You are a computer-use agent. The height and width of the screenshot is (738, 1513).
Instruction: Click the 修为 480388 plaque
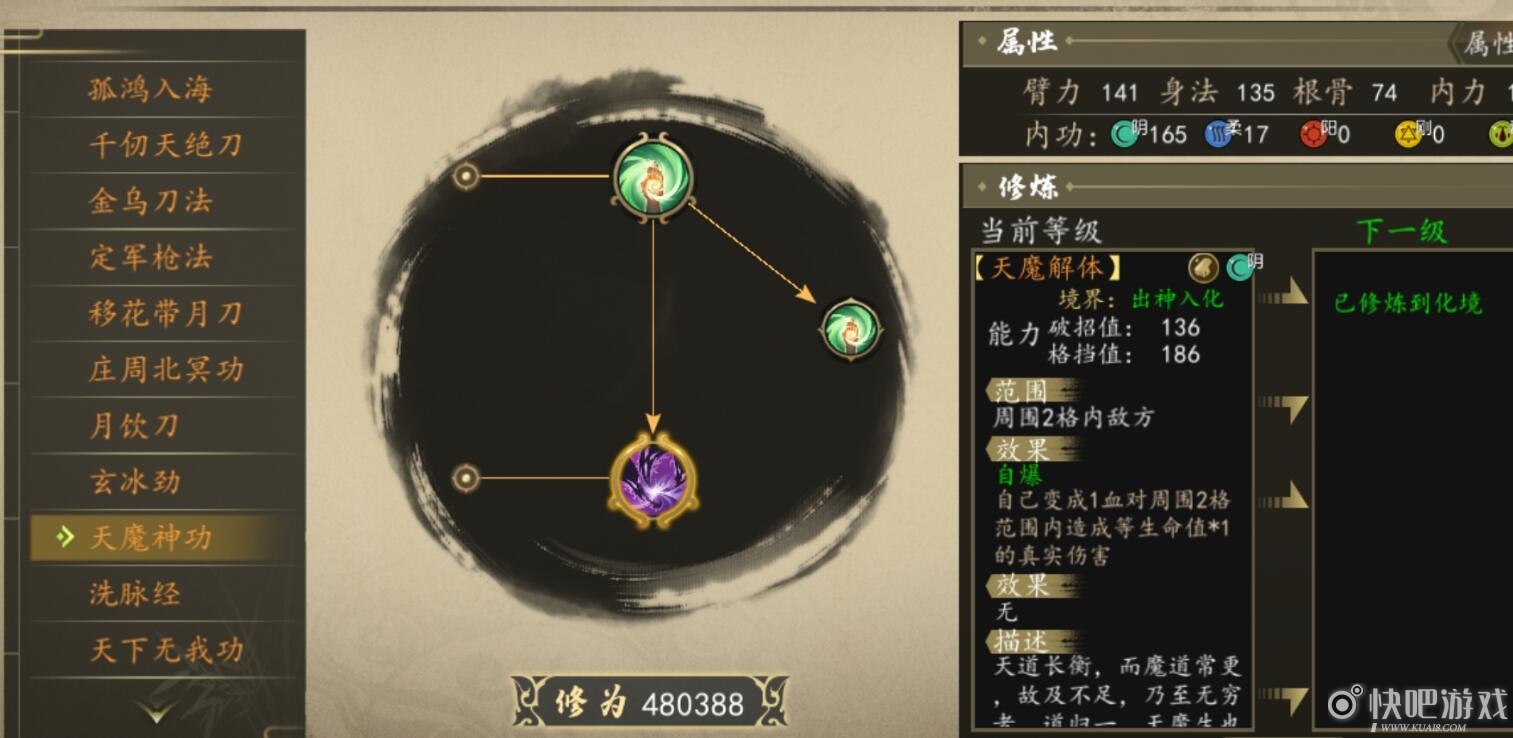pos(648,701)
